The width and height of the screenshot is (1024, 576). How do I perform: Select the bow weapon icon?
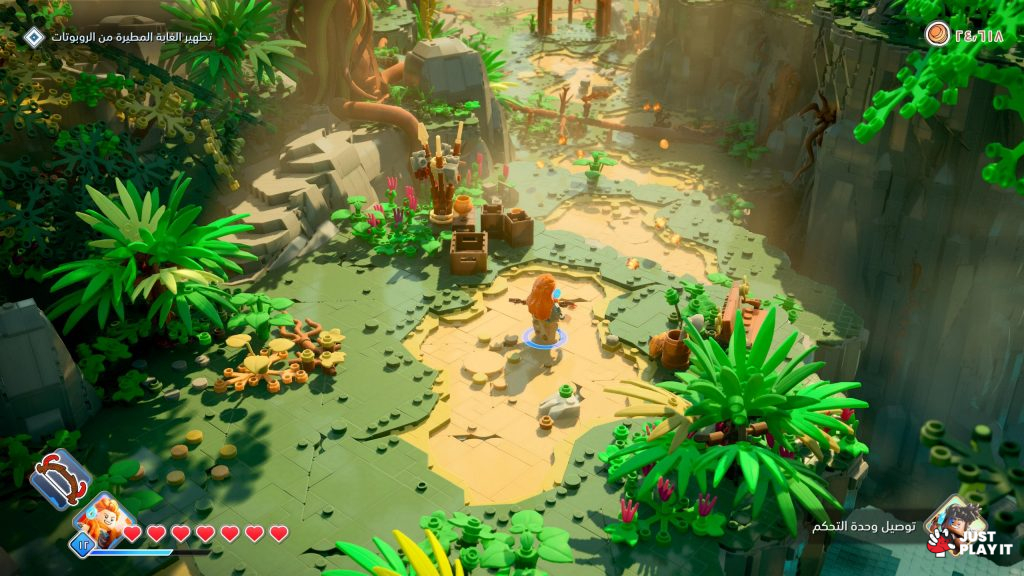click(59, 477)
